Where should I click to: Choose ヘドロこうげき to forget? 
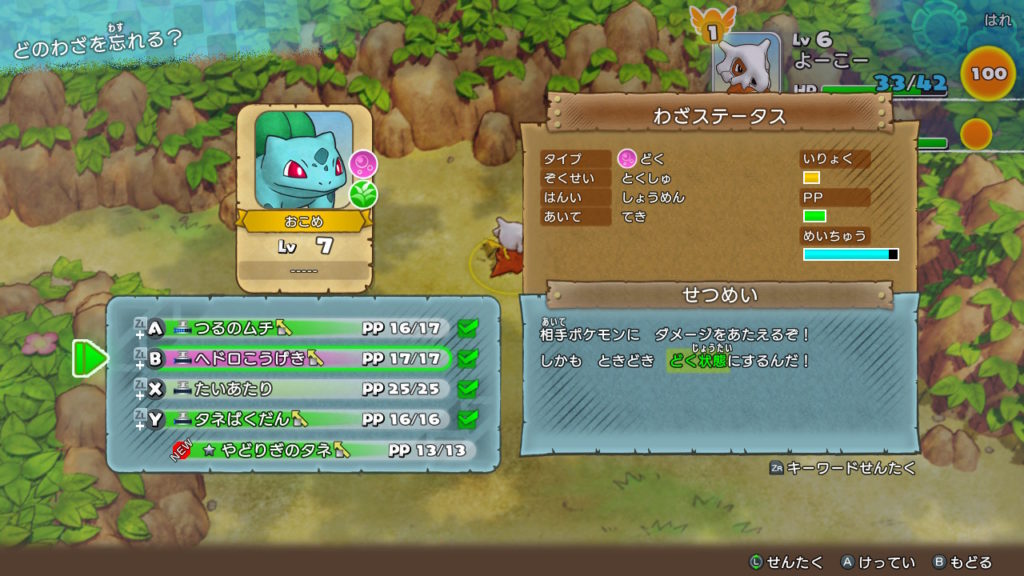[300, 358]
